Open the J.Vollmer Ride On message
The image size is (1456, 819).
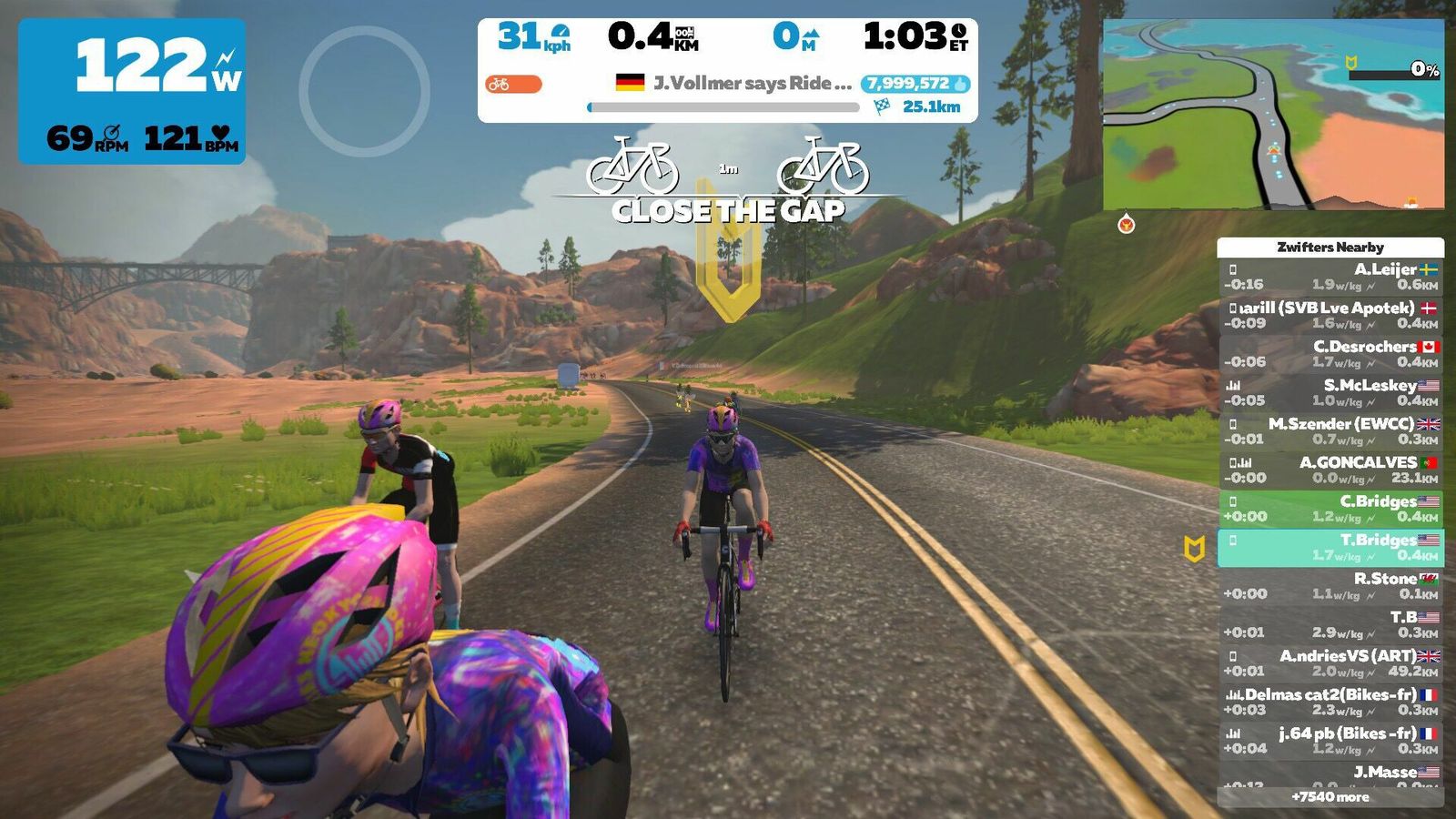point(735,83)
